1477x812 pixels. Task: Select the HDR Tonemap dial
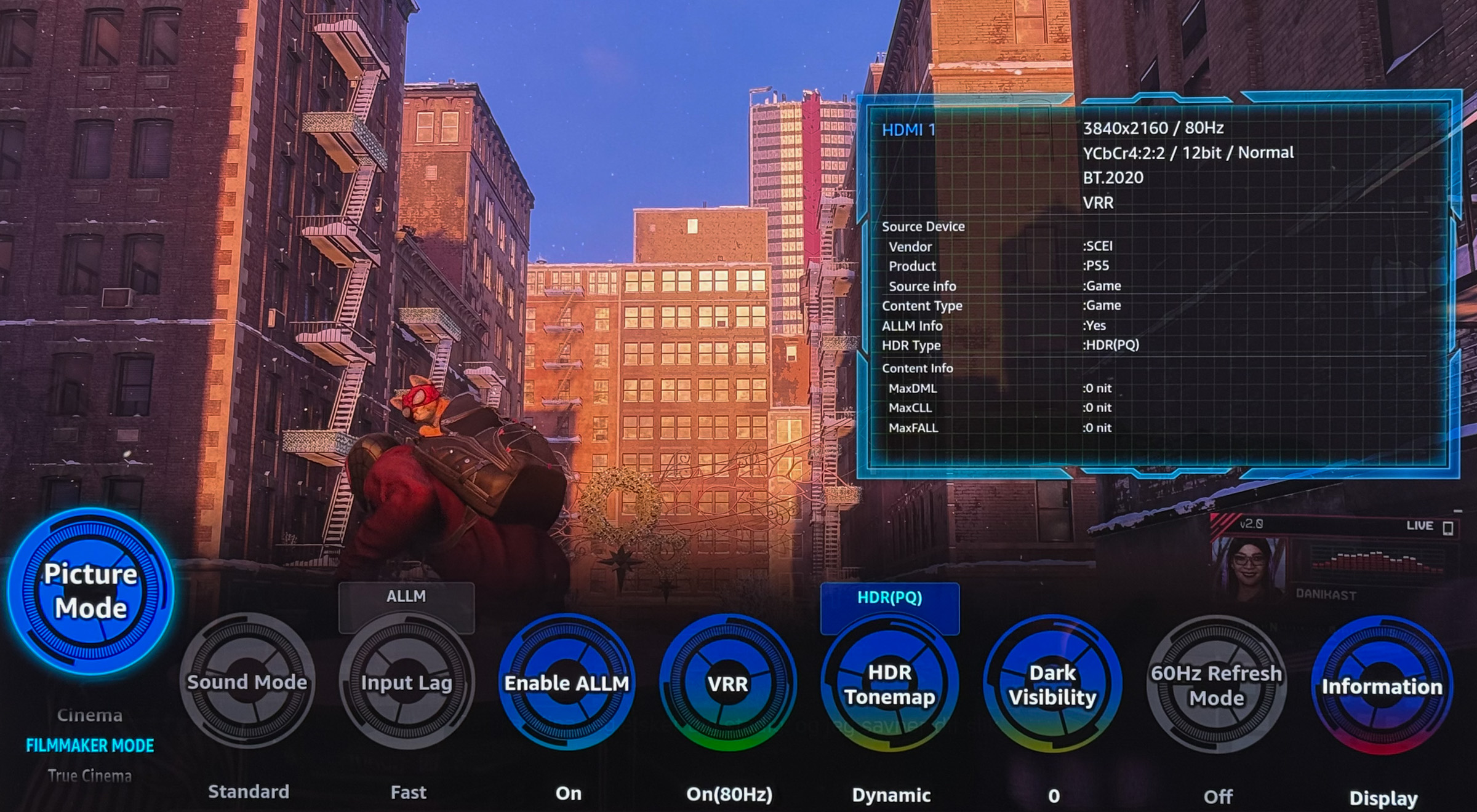coord(890,685)
